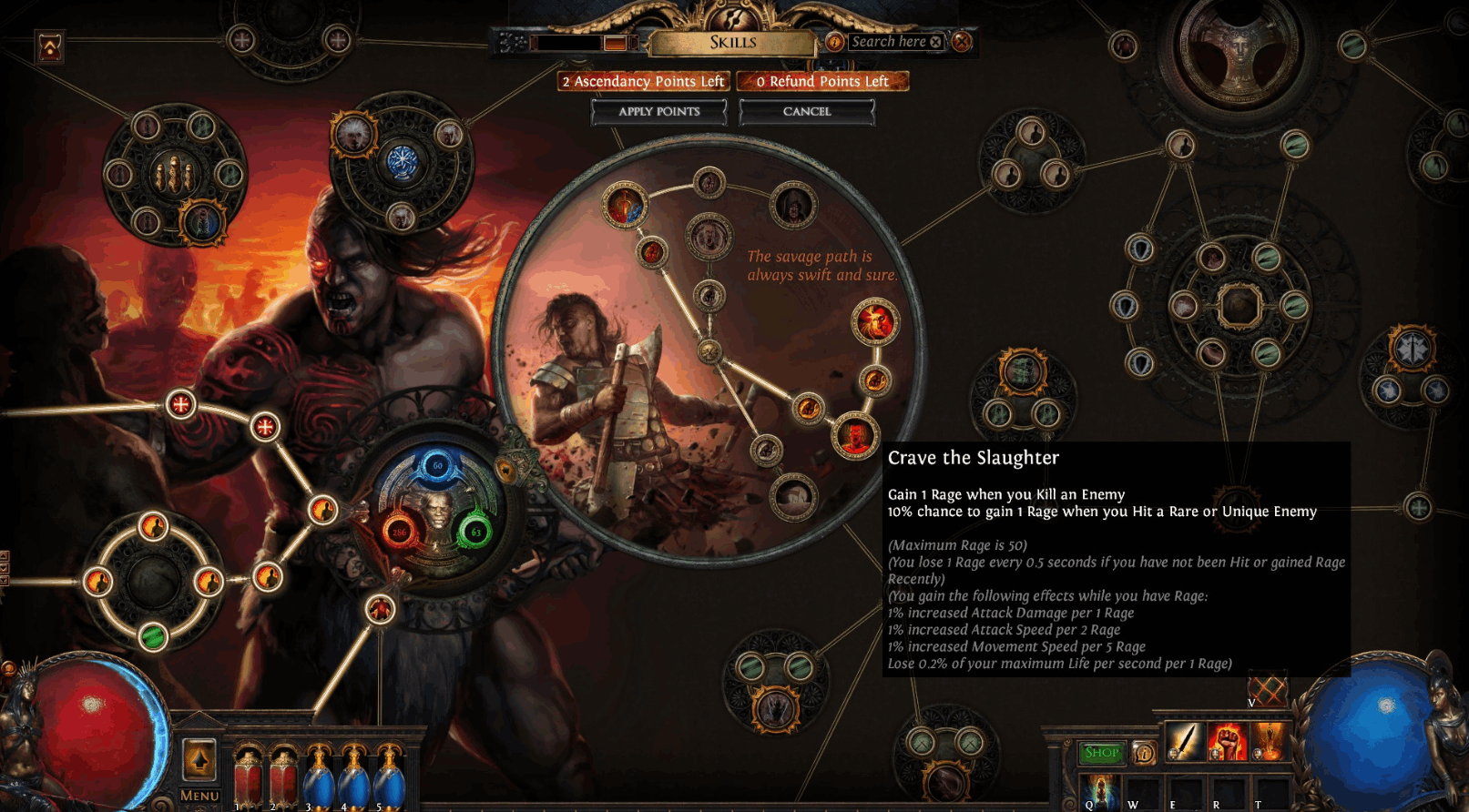Use the life flask in slot 2
The image size is (1469, 812).
[x=282, y=780]
